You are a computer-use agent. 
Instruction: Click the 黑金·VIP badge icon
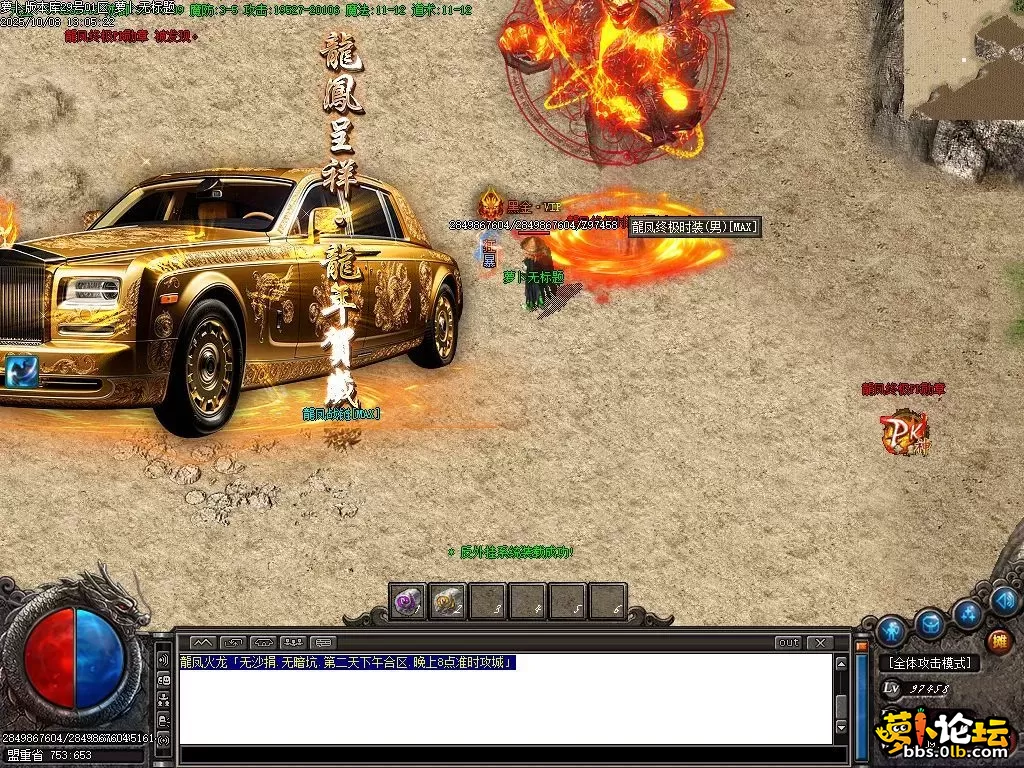[x=490, y=205]
